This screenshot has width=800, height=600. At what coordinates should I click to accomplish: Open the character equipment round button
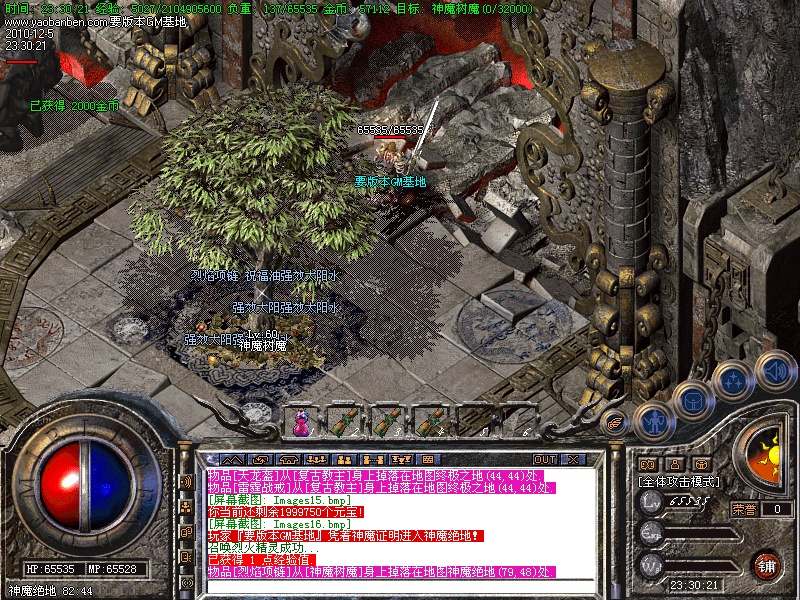653,421
